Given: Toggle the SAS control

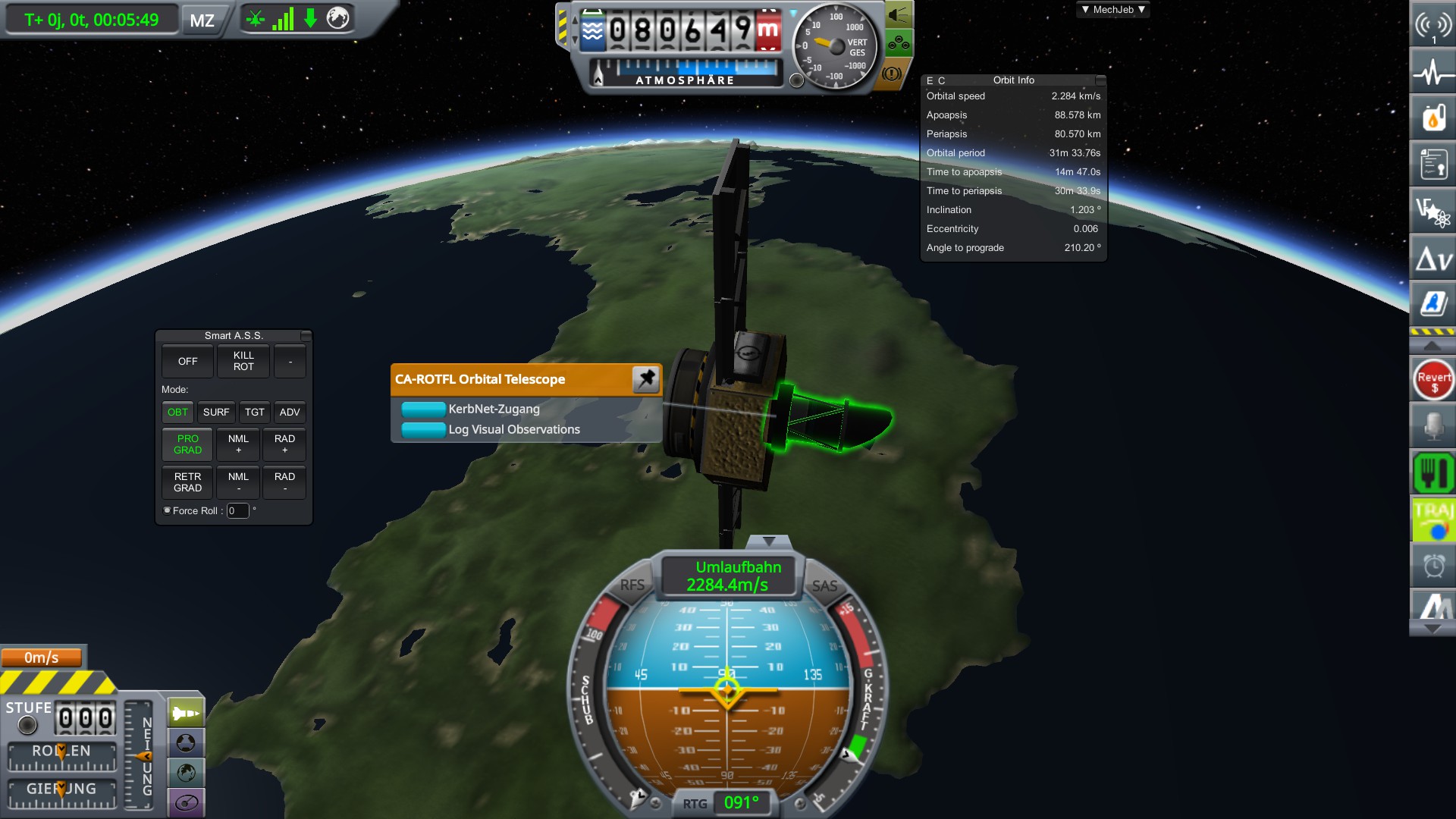Looking at the screenshot, I should tap(824, 585).
